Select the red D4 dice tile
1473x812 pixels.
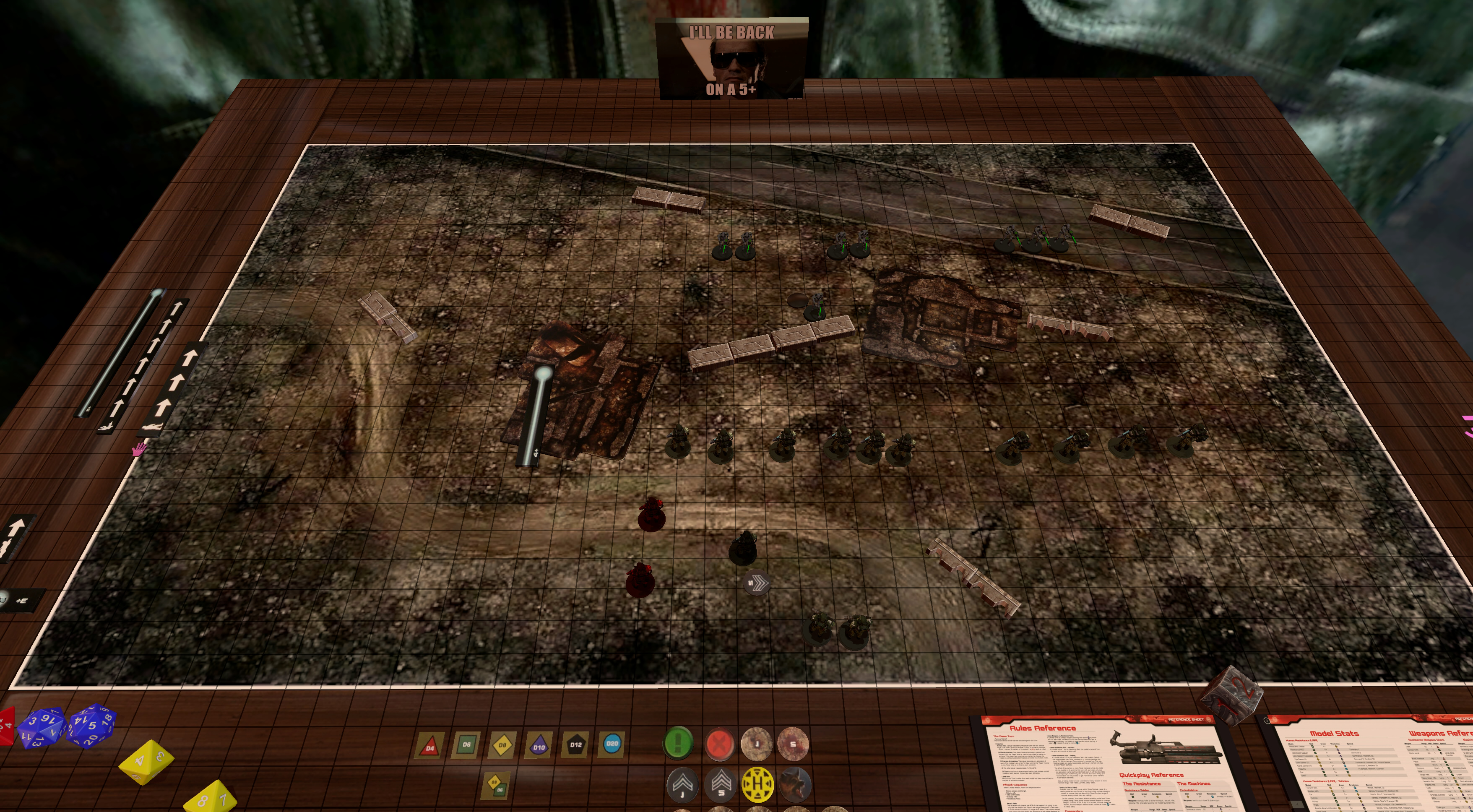[430, 746]
